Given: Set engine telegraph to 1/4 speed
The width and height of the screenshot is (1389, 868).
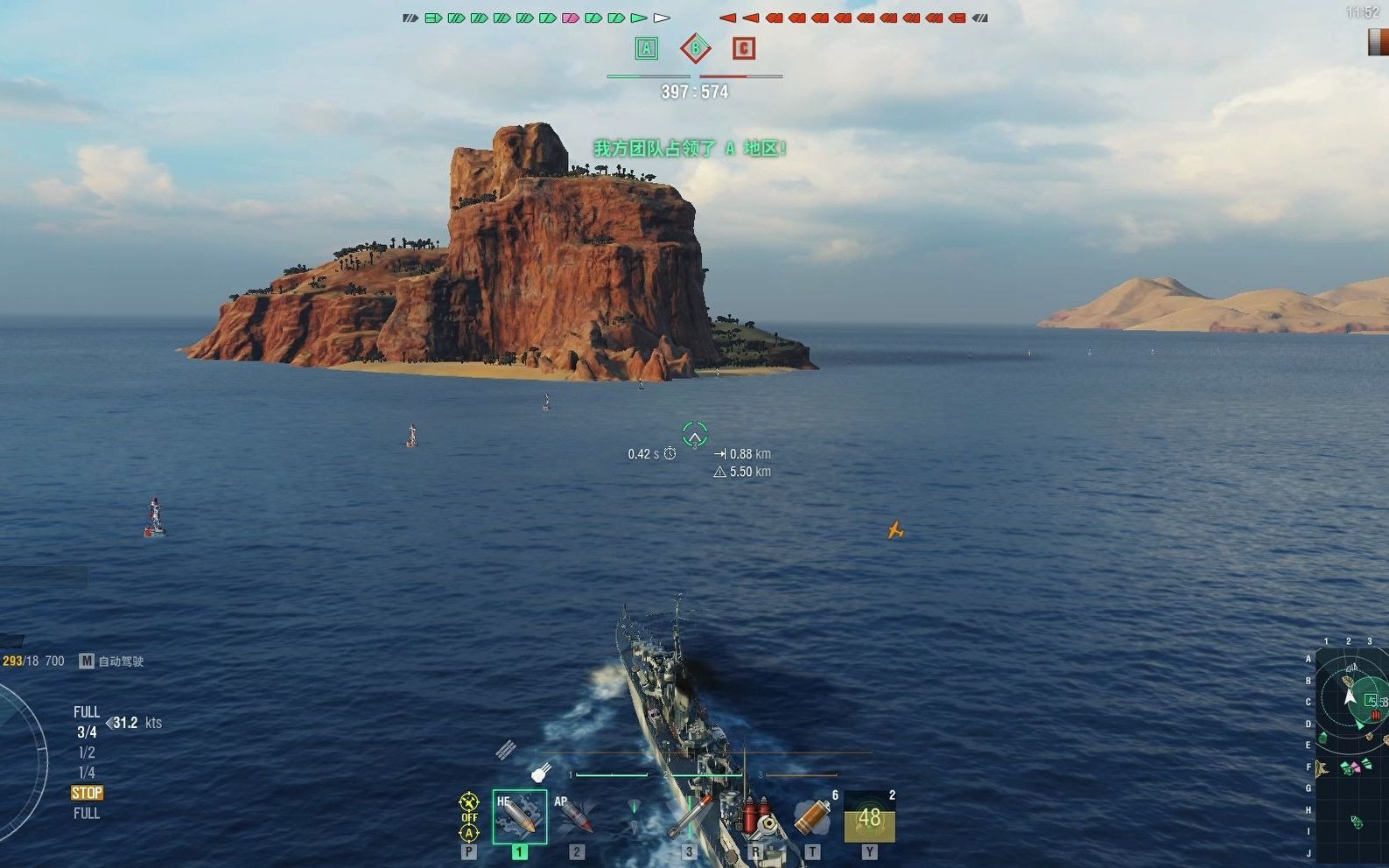Looking at the screenshot, I should coord(87,773).
